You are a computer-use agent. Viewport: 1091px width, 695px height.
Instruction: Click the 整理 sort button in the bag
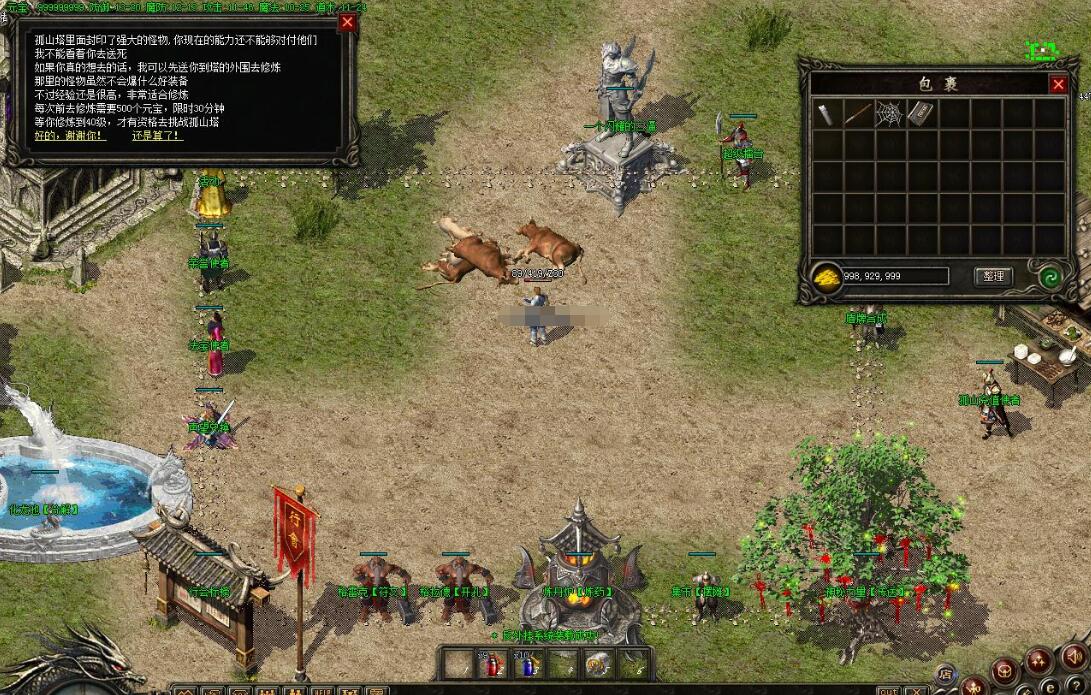pyautogui.click(x=993, y=276)
